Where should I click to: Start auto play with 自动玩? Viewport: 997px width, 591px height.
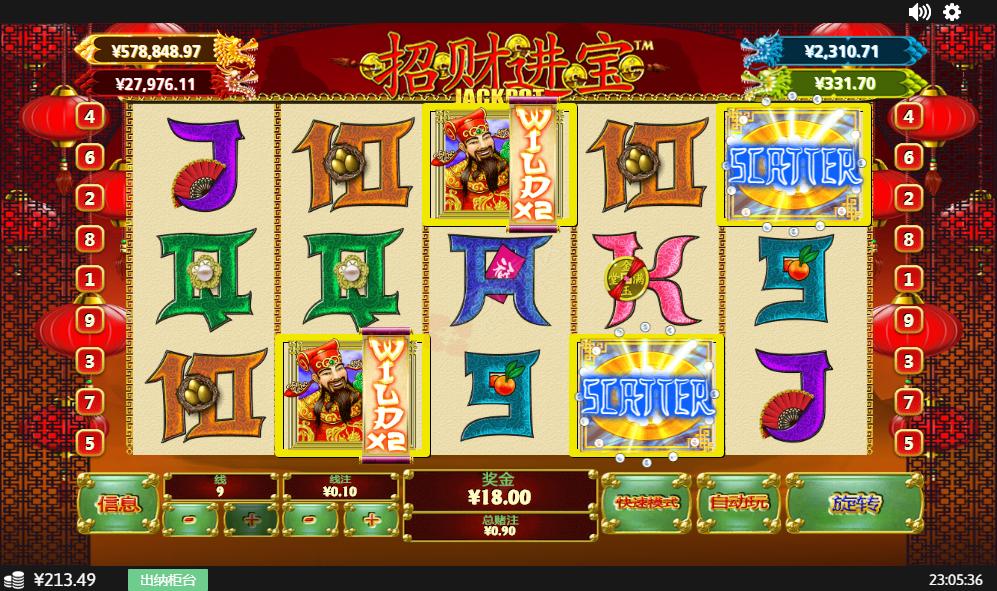[738, 502]
